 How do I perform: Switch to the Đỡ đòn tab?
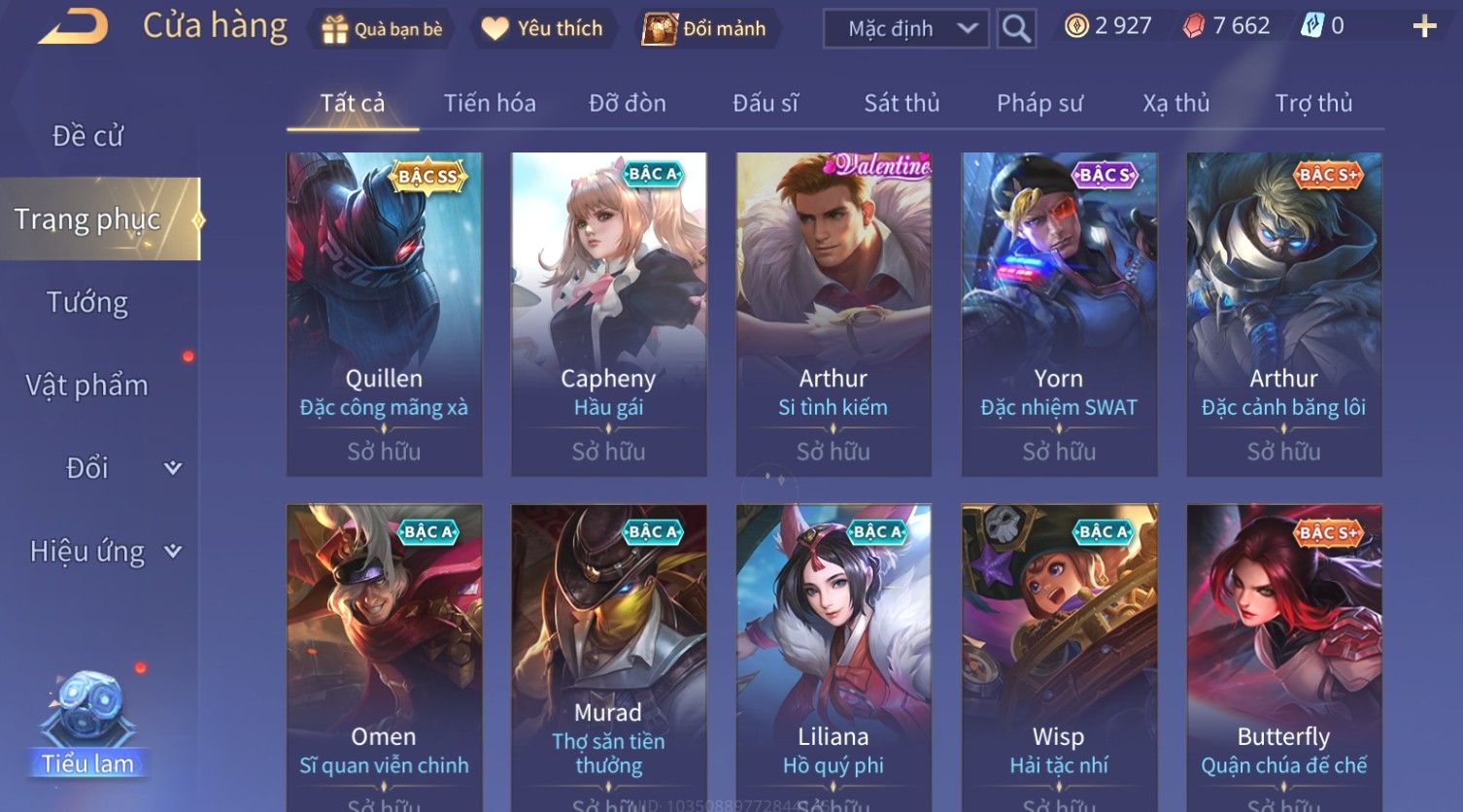pos(628,103)
